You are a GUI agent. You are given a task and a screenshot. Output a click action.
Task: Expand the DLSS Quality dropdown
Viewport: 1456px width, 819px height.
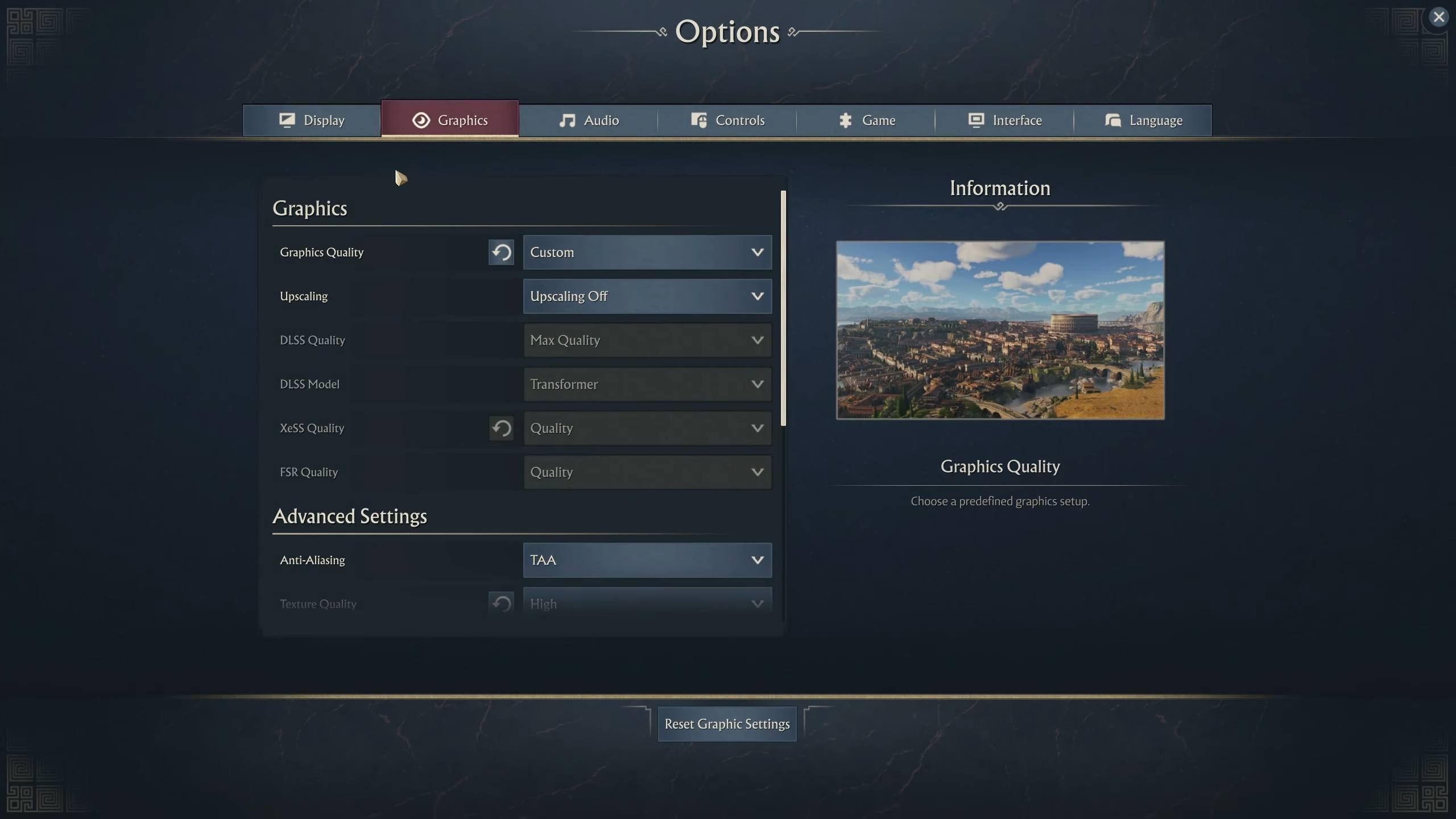coord(647,340)
